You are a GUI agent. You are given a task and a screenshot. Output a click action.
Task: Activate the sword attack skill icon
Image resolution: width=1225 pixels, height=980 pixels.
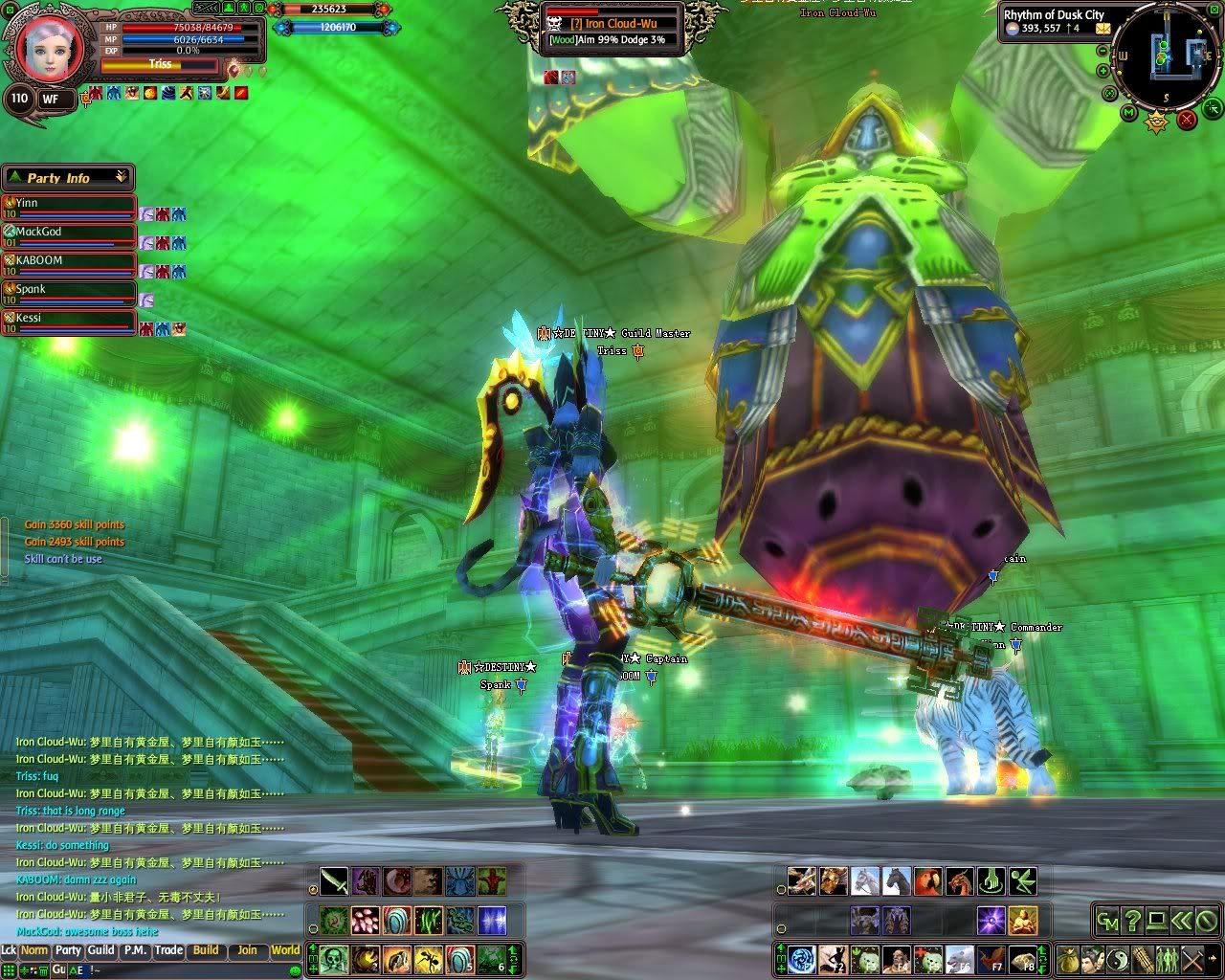(x=334, y=880)
